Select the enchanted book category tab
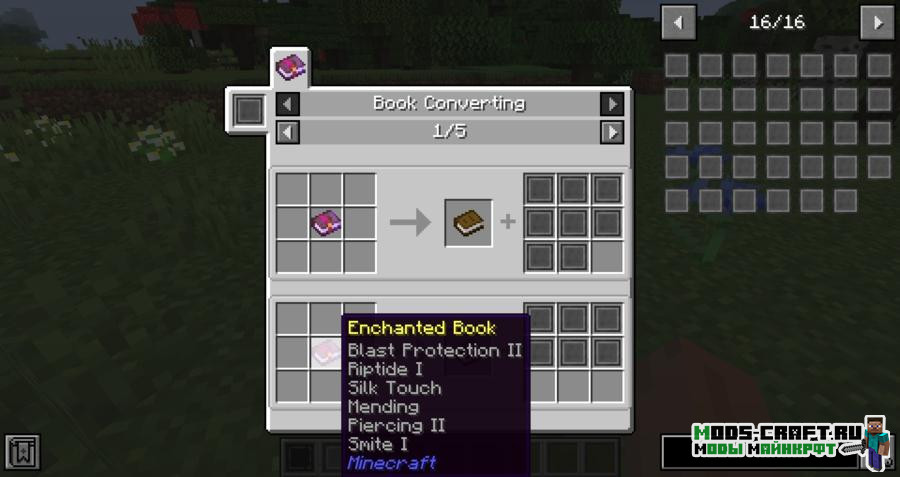The height and width of the screenshot is (477, 900). [x=291, y=68]
